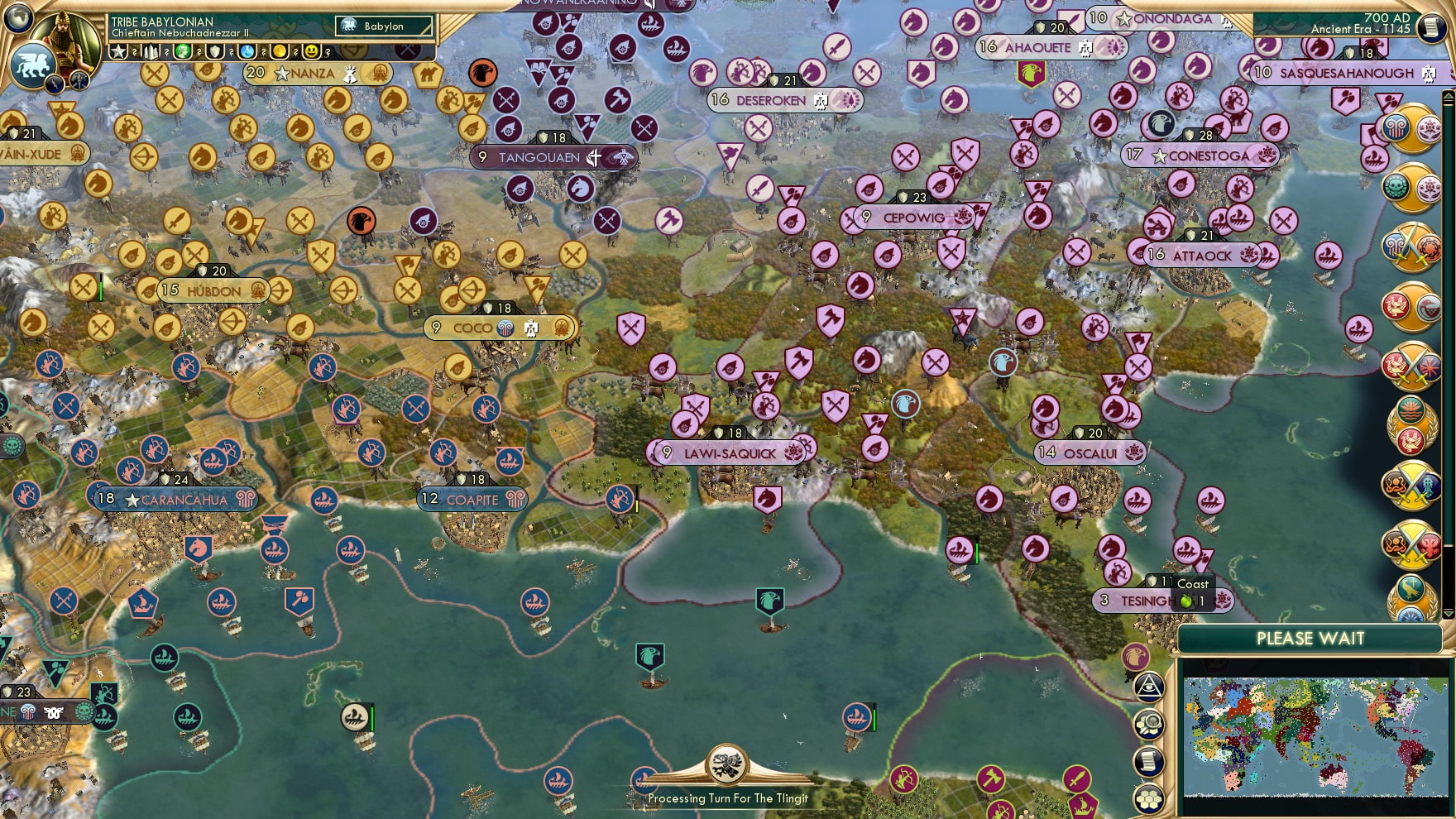
Task: Click the blue science droplet icon in the status bar
Action: click(246, 51)
